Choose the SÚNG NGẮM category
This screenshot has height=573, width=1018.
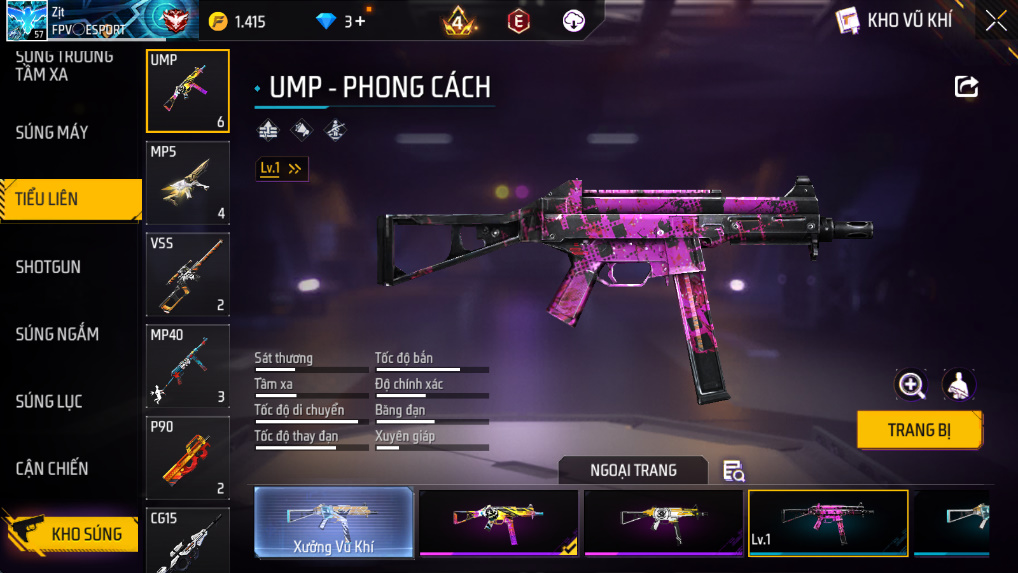coord(57,334)
